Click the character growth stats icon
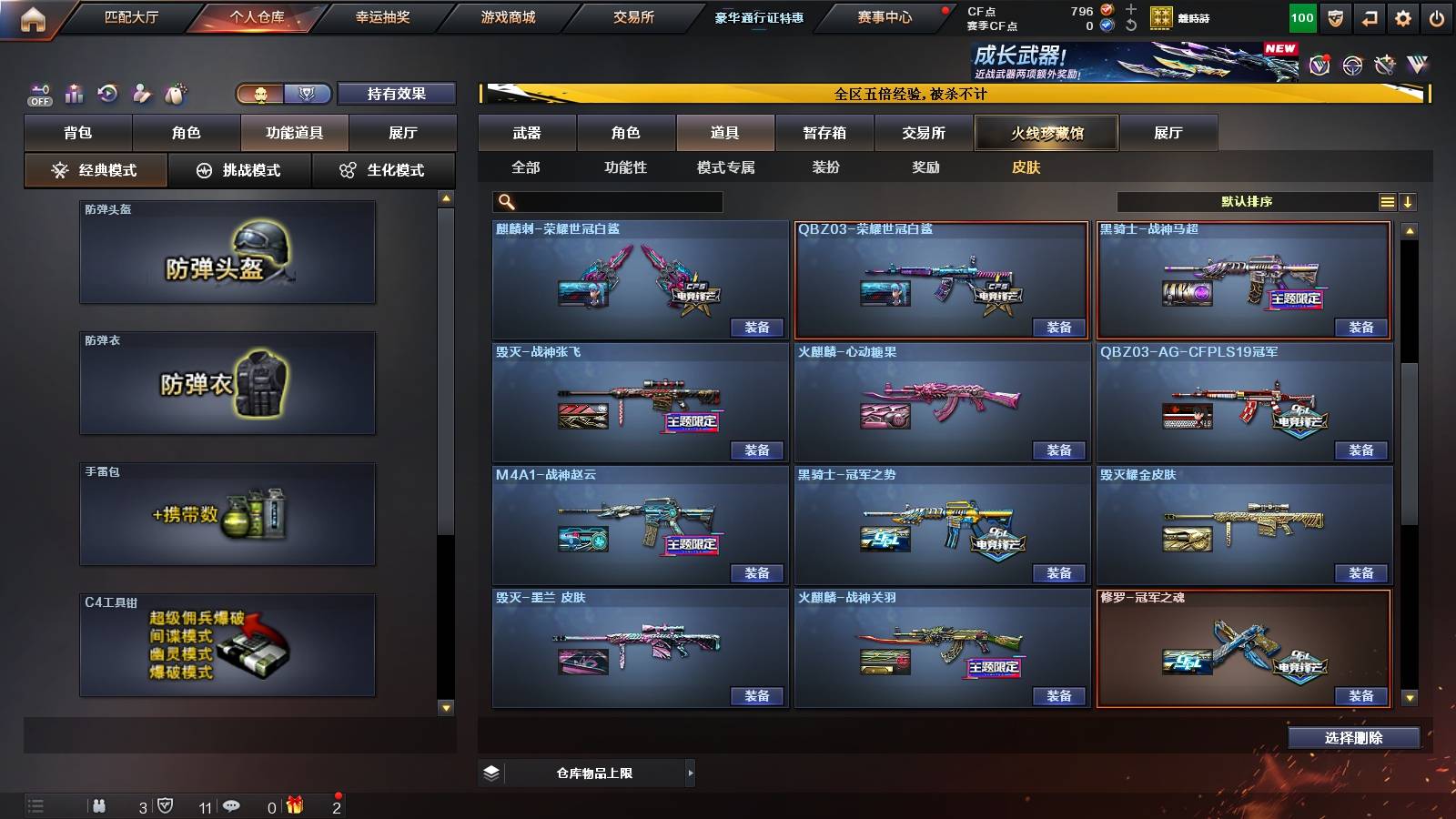 pyautogui.click(x=73, y=92)
